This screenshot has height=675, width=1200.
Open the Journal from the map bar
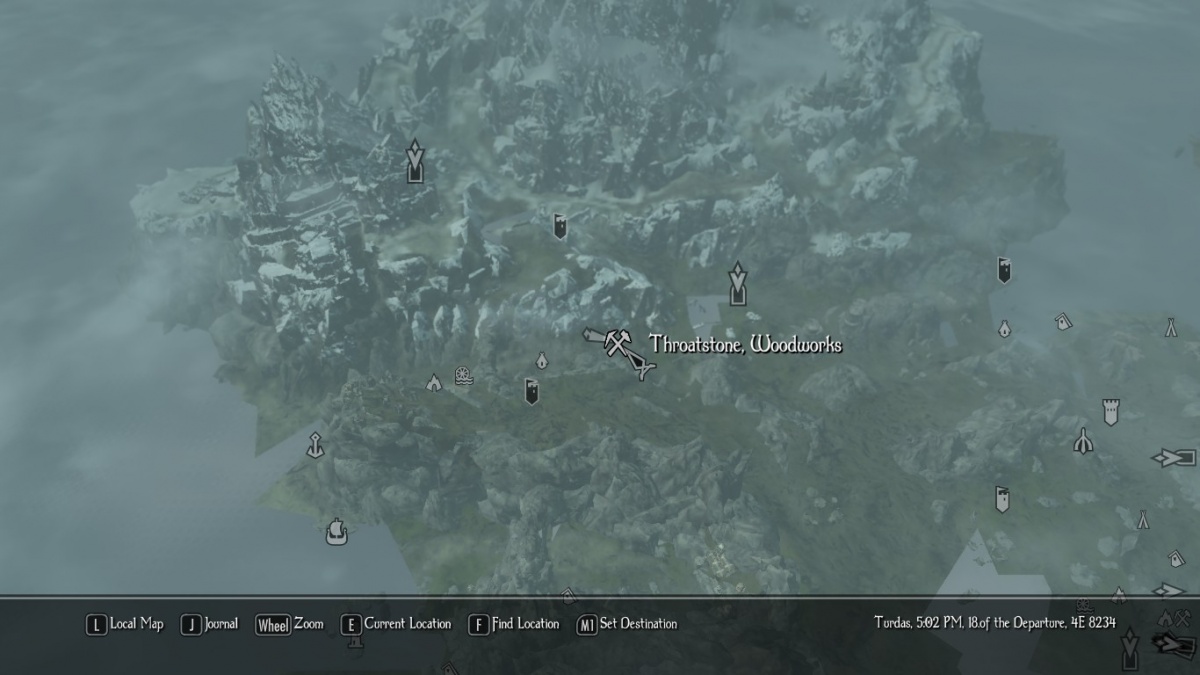point(210,624)
